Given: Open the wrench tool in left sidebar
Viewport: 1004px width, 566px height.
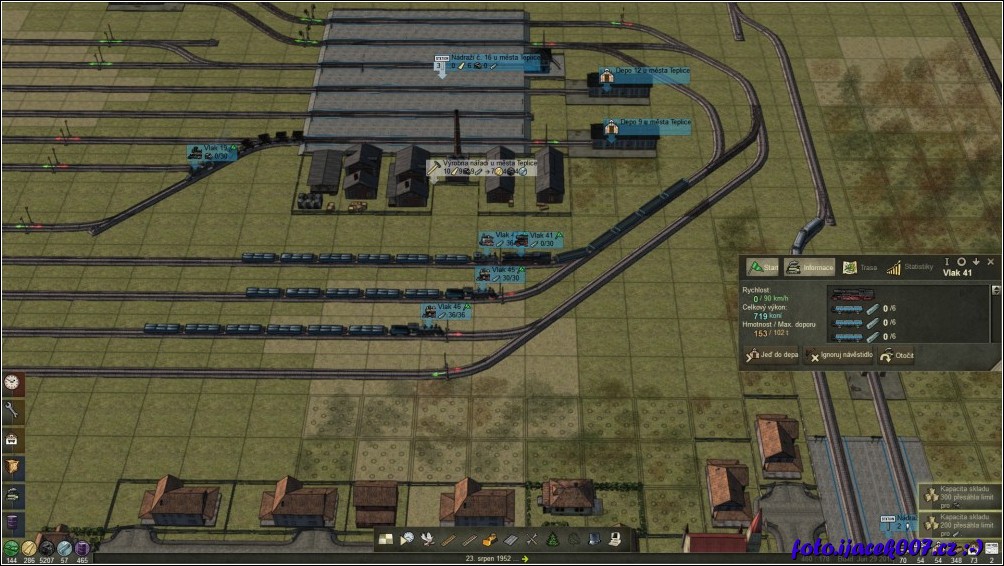Looking at the screenshot, I should pyautogui.click(x=13, y=410).
